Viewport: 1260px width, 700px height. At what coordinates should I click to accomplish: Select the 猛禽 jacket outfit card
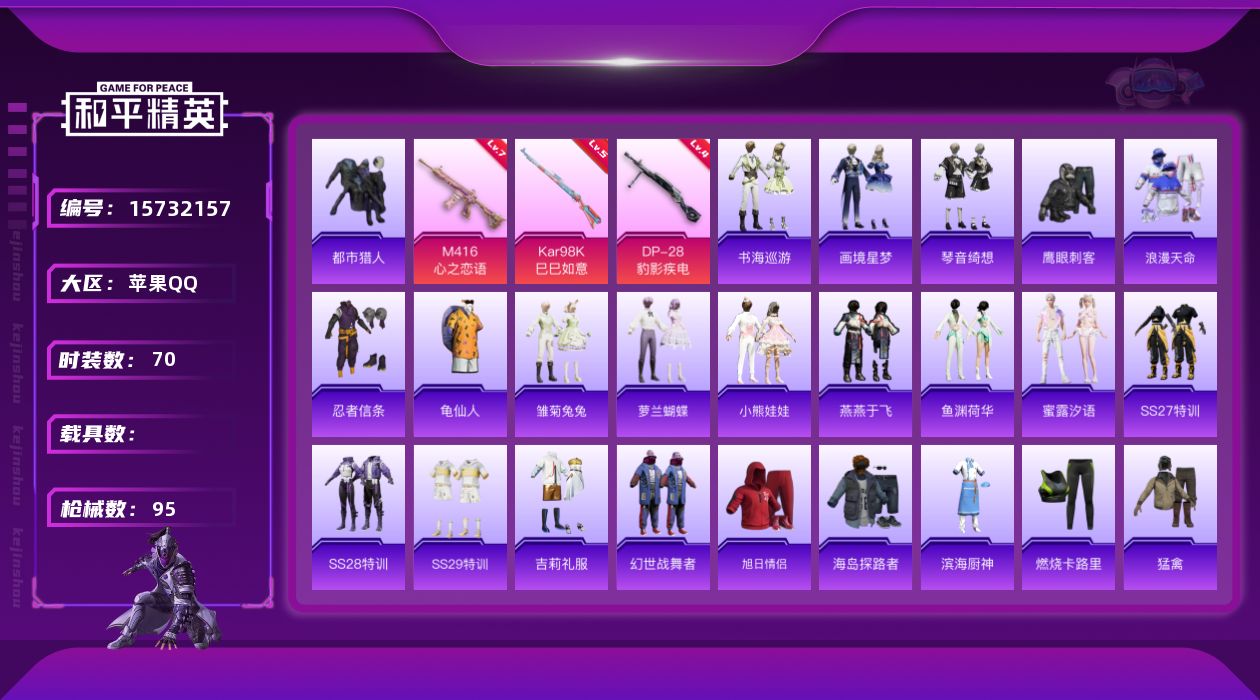click(1170, 516)
